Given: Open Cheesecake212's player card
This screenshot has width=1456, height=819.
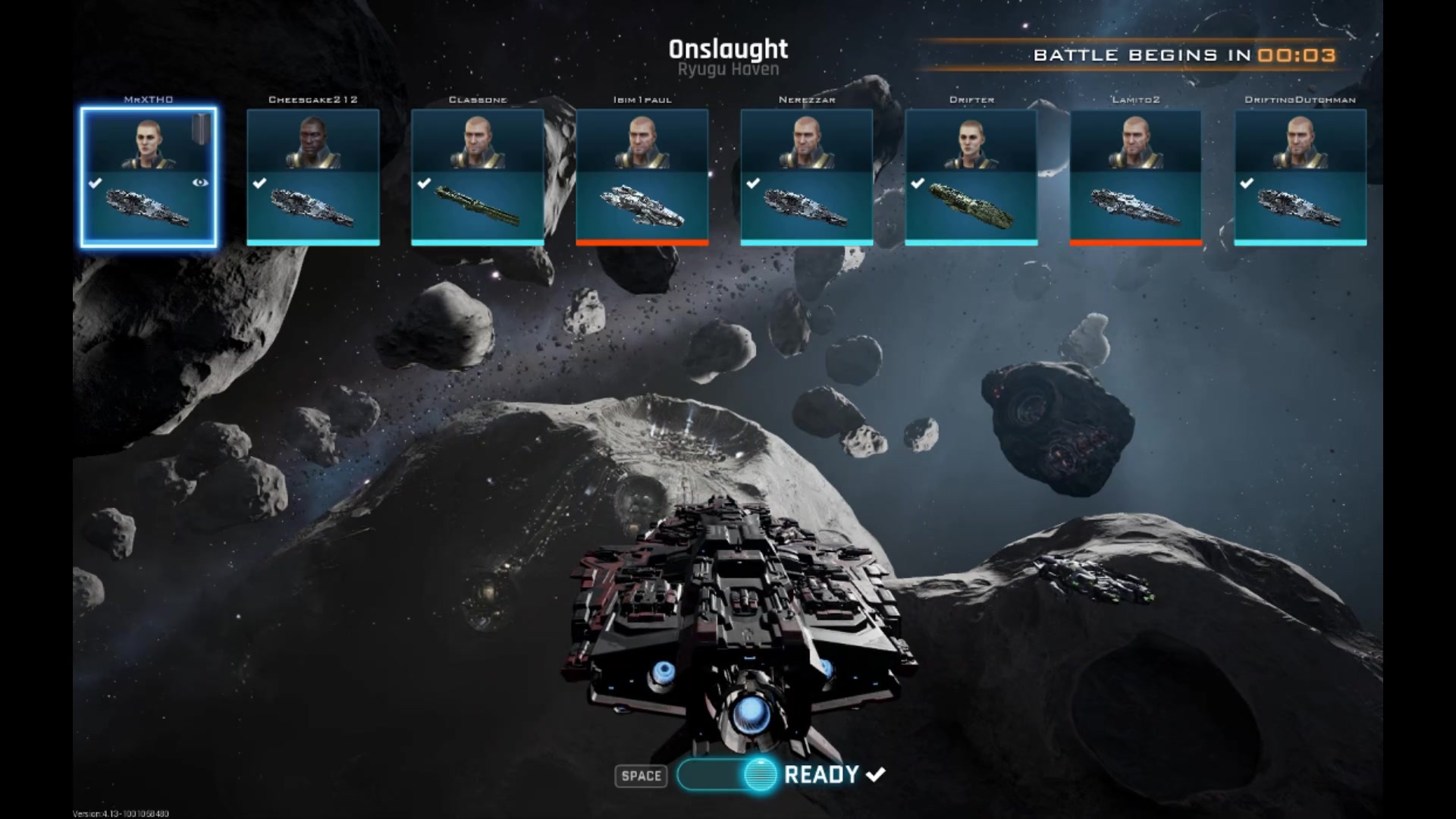Looking at the screenshot, I should tap(313, 178).
